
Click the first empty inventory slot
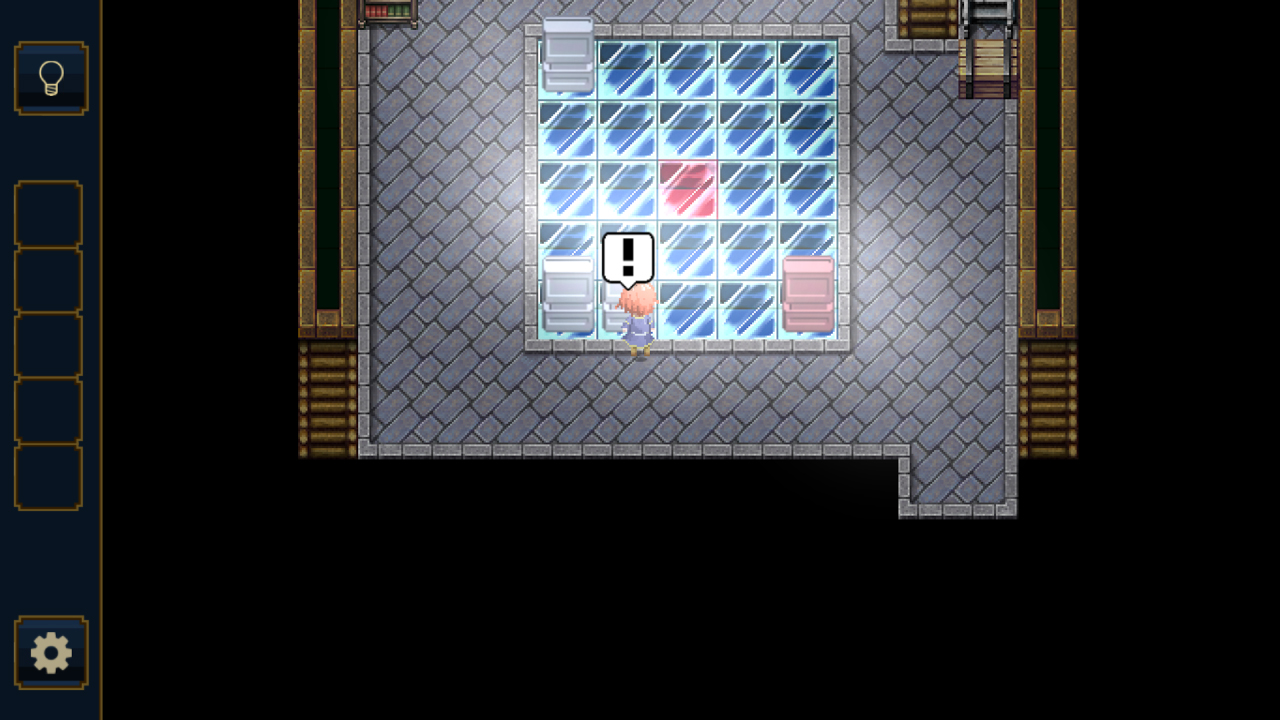(x=49, y=215)
